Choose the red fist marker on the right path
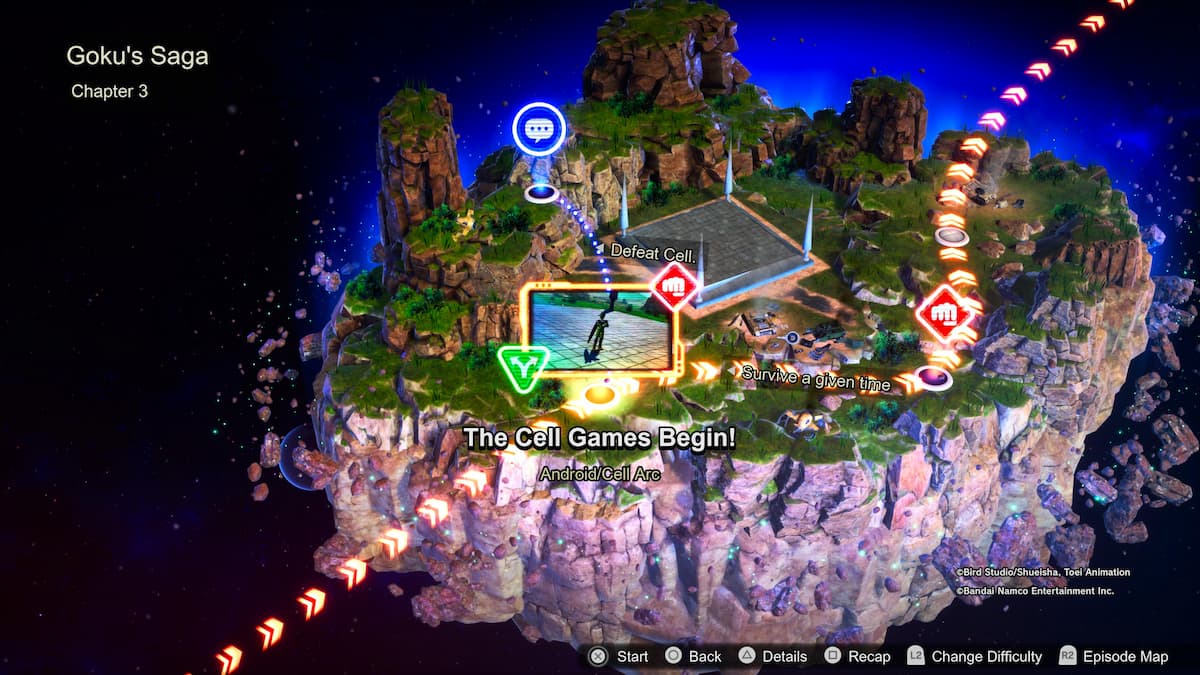 944,313
